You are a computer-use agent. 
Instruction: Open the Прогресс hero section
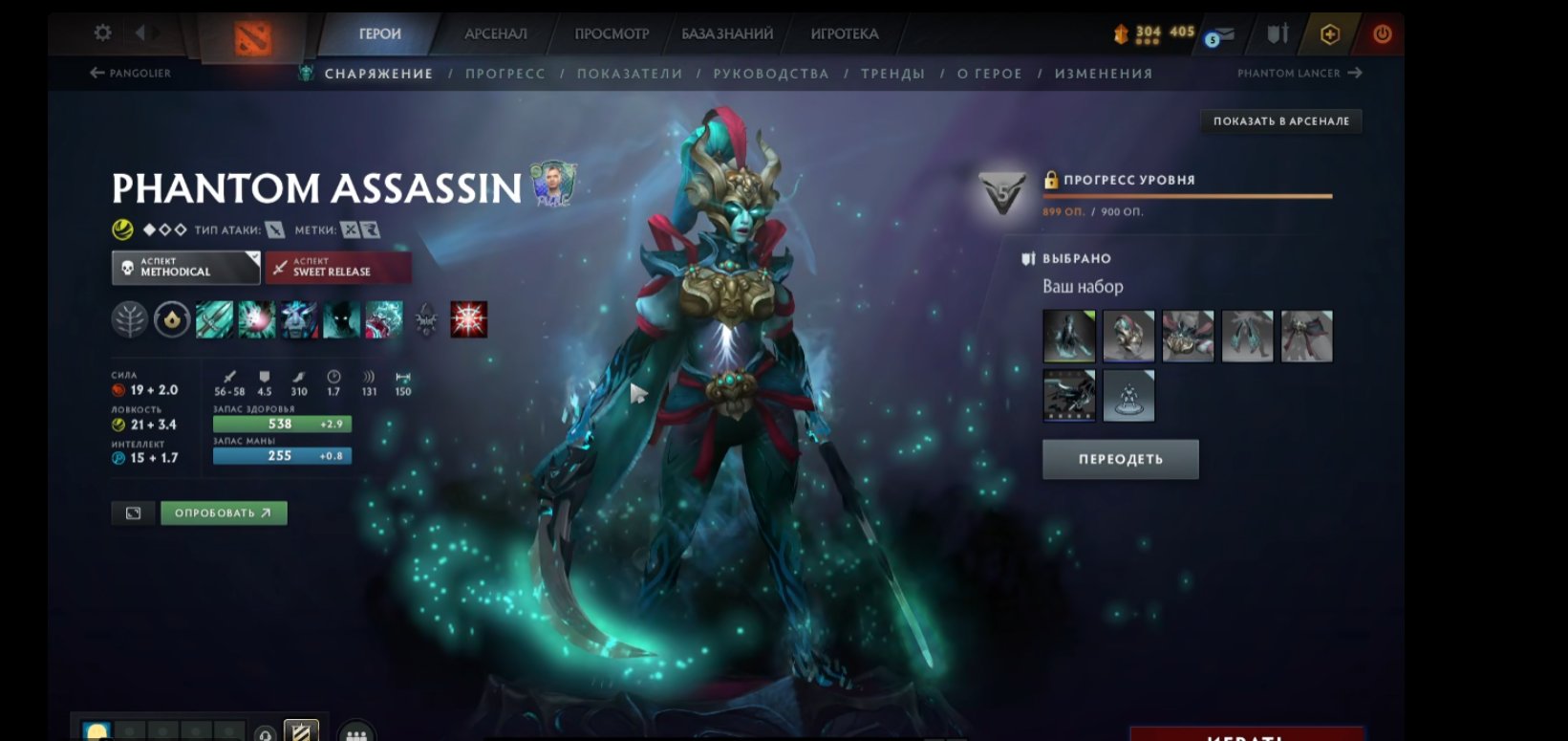505,74
